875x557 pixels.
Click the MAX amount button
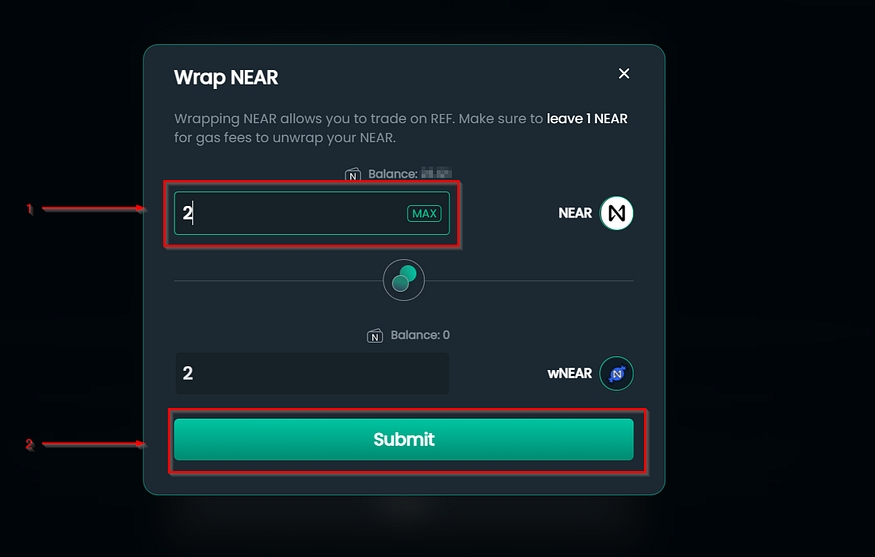click(x=424, y=213)
